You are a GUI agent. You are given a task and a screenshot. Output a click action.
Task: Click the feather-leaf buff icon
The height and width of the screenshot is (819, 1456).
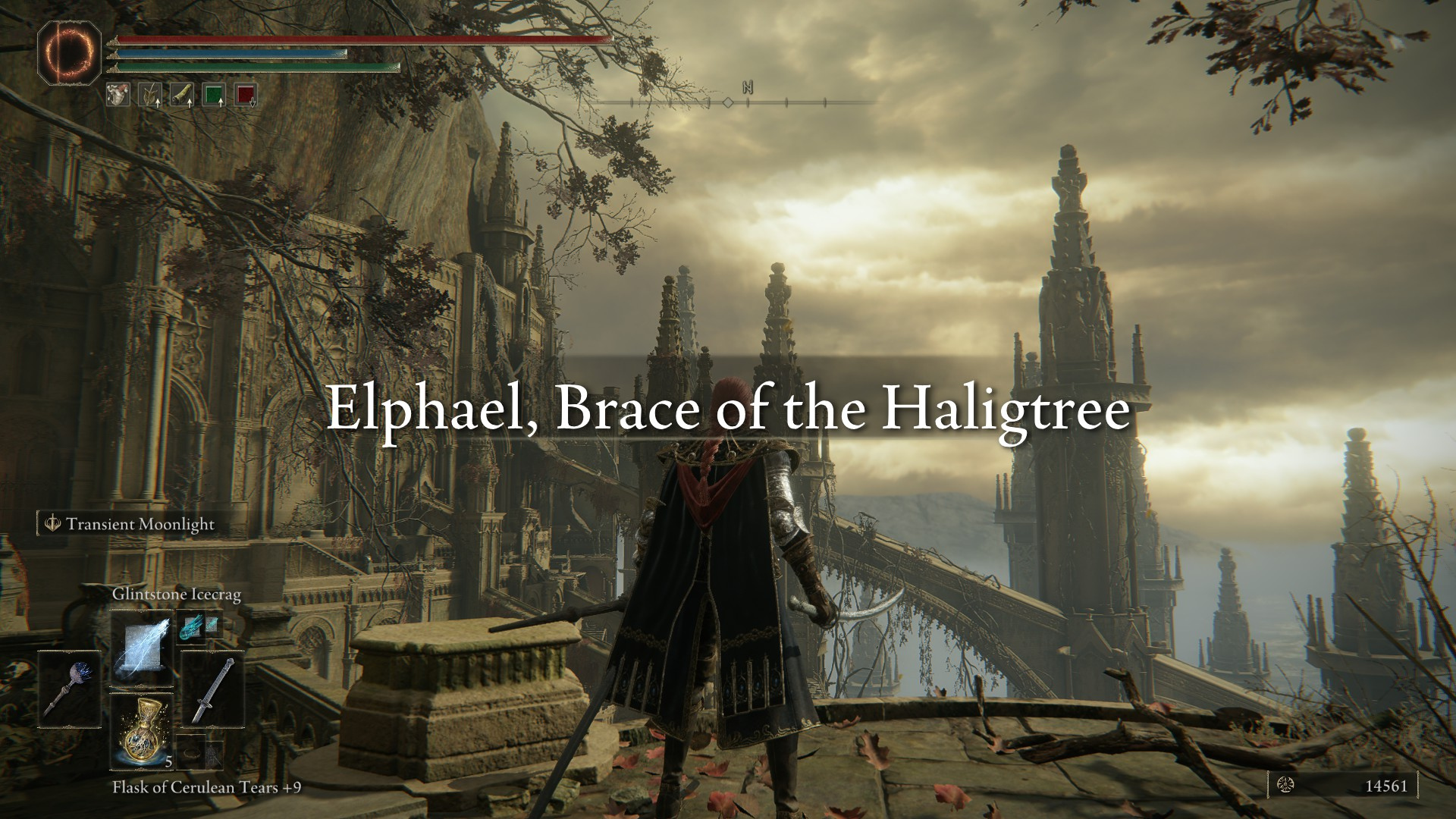149,95
